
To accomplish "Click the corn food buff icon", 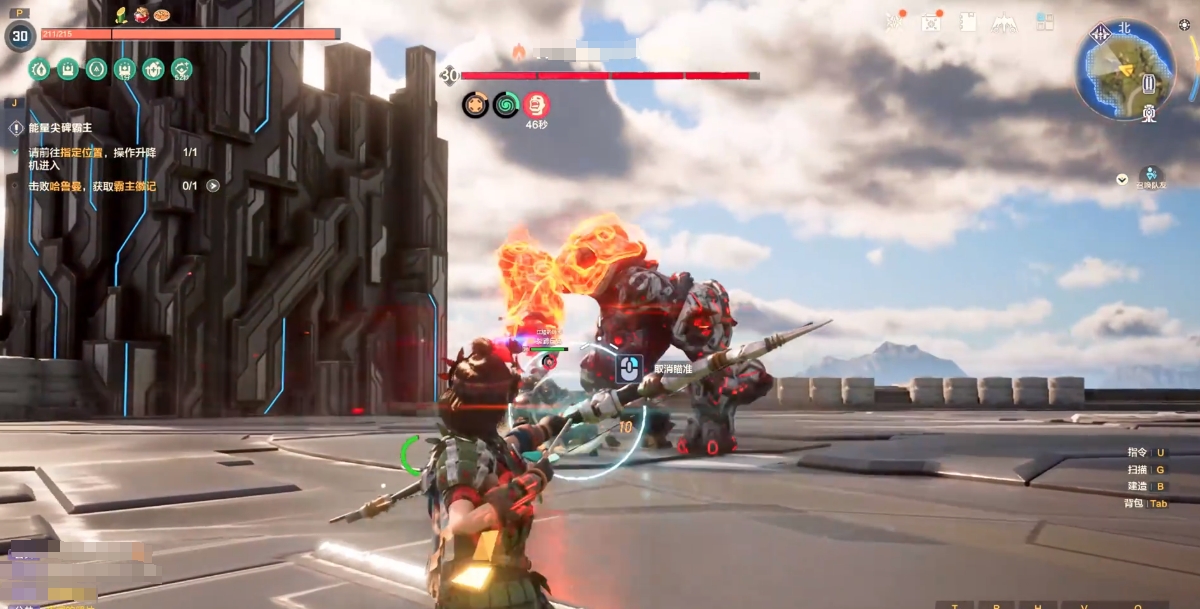I will point(121,14).
